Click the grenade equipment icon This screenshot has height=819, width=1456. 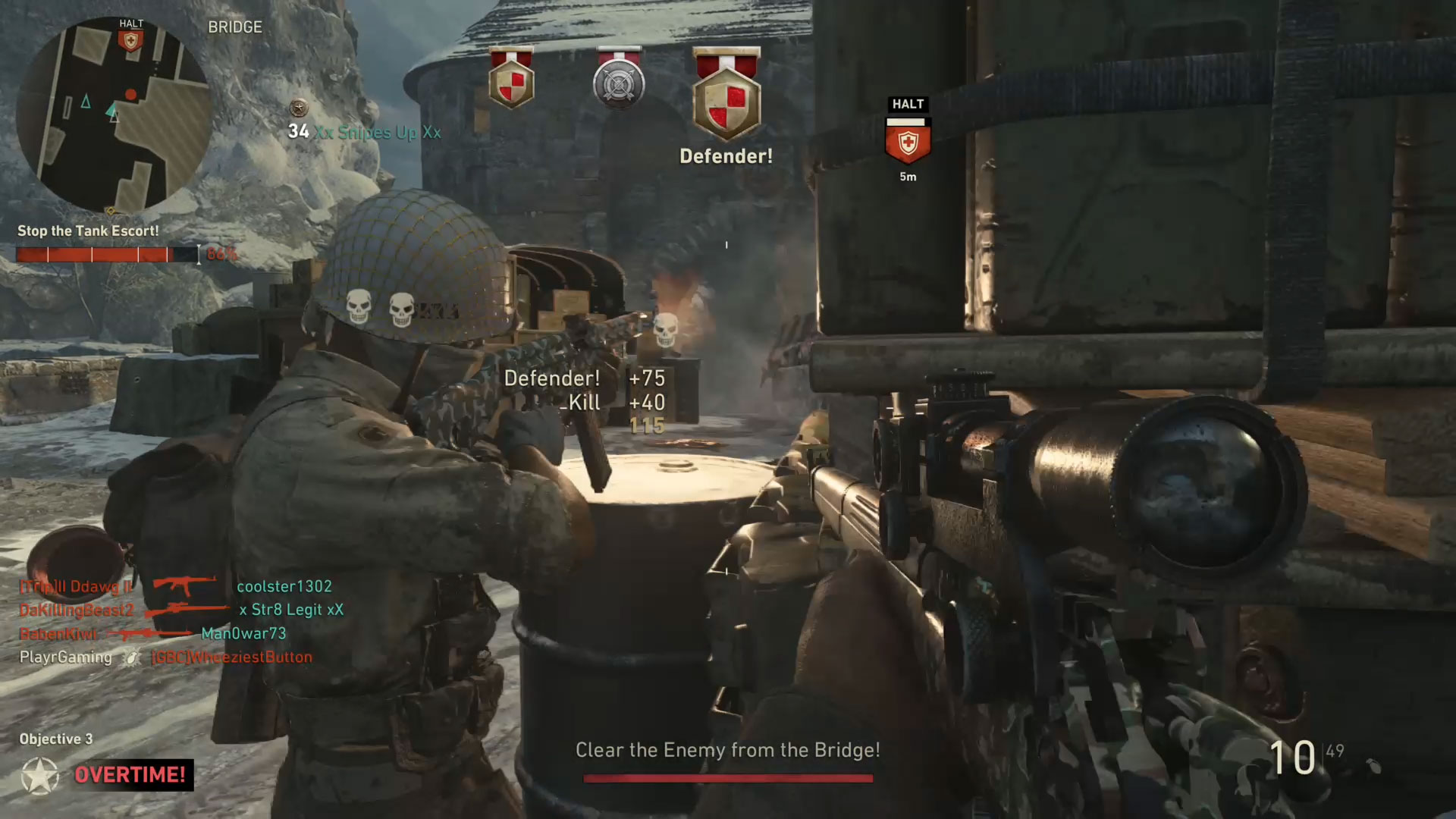(x=1375, y=766)
